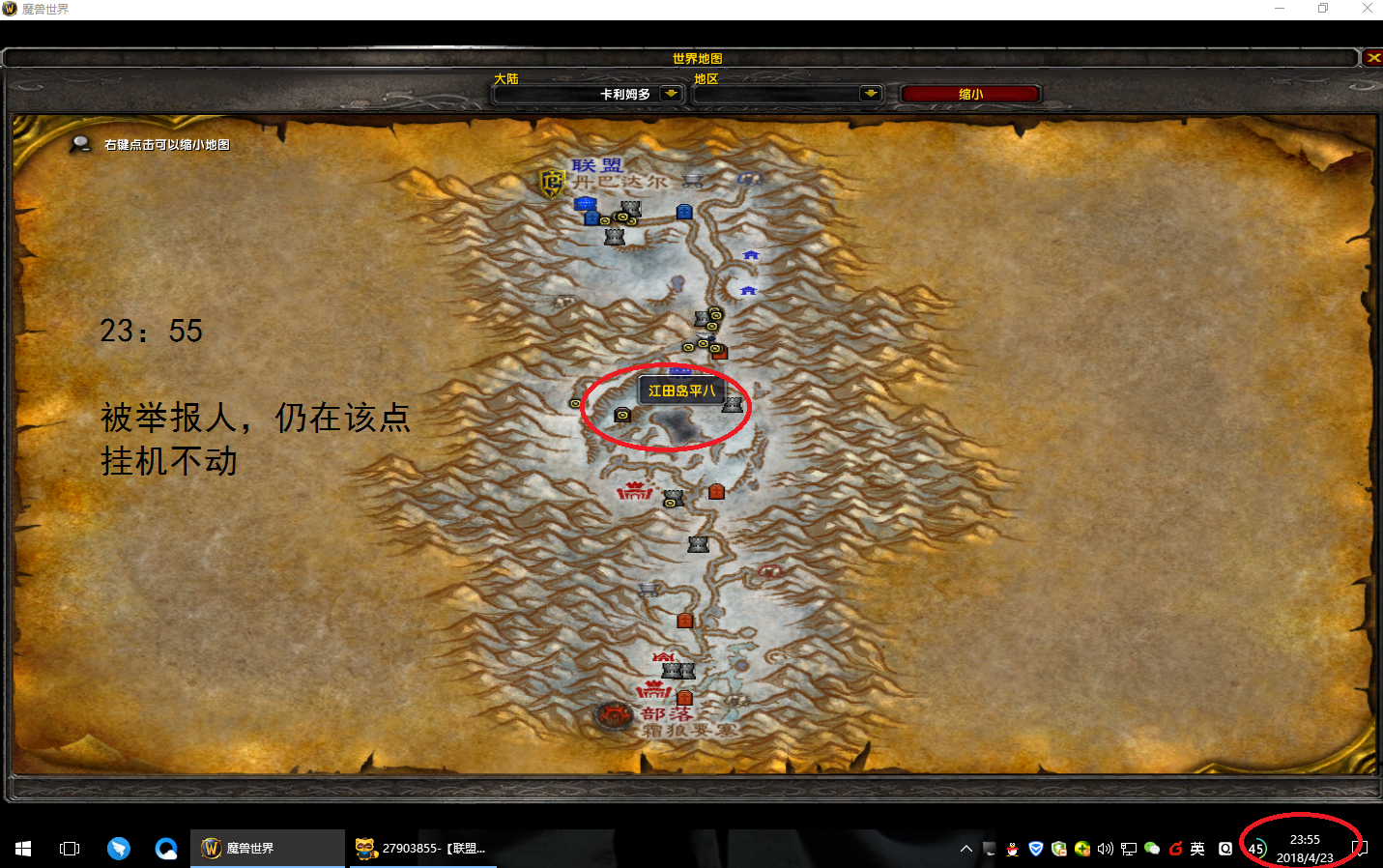Select the graveyard tombstone icon mid-map
1383x868 pixels.
[716, 491]
